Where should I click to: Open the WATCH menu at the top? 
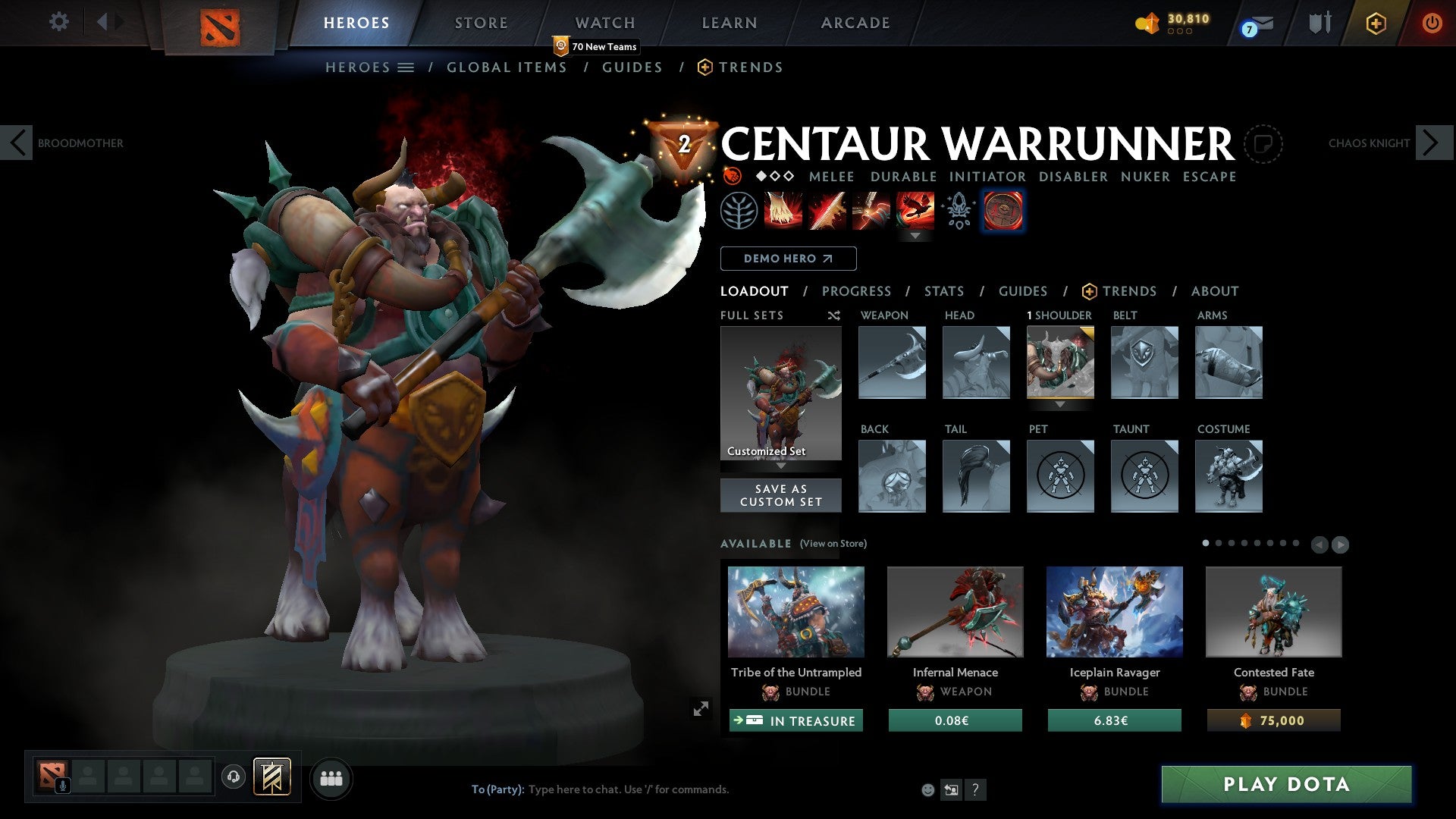(605, 22)
